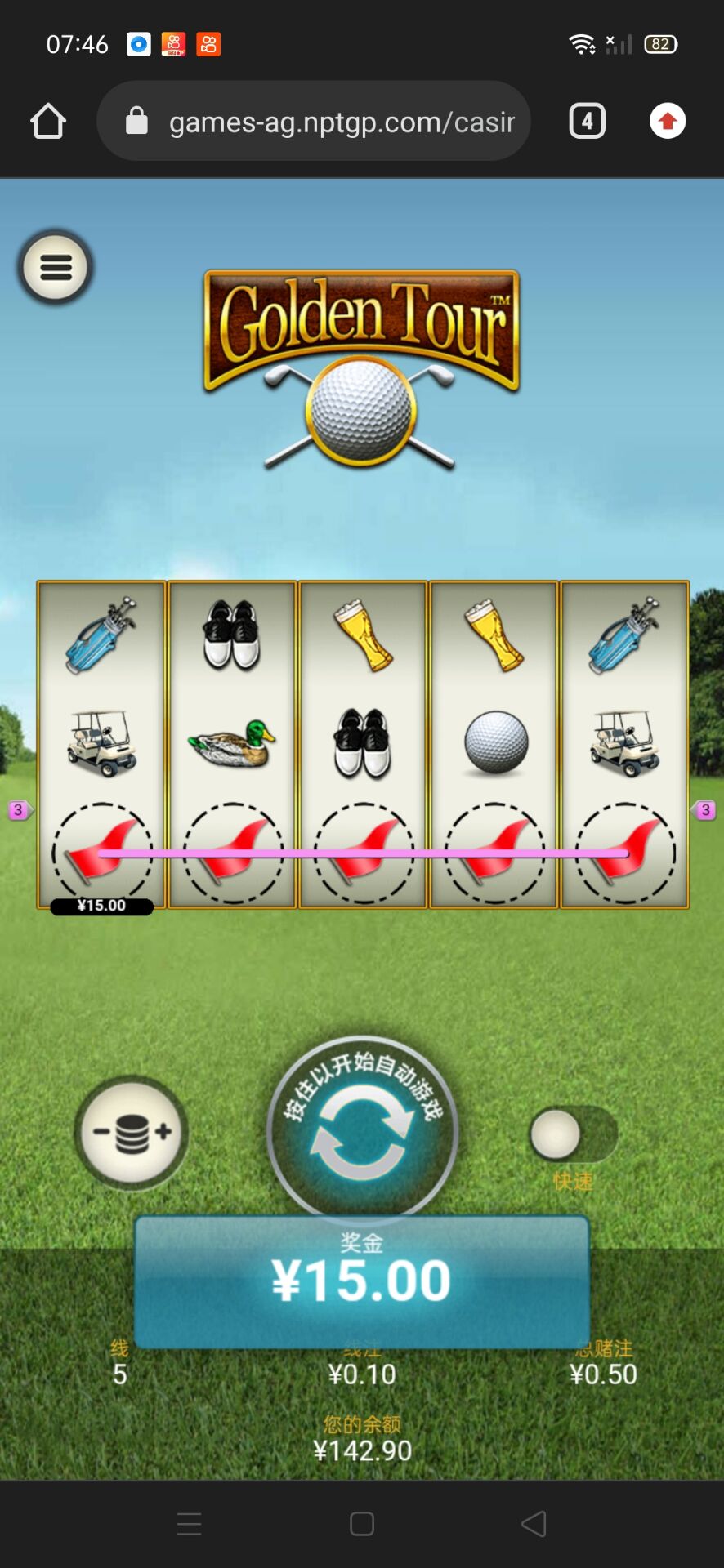Open the coin stack bet settings
This screenshot has width=724, height=1568.
click(132, 1132)
